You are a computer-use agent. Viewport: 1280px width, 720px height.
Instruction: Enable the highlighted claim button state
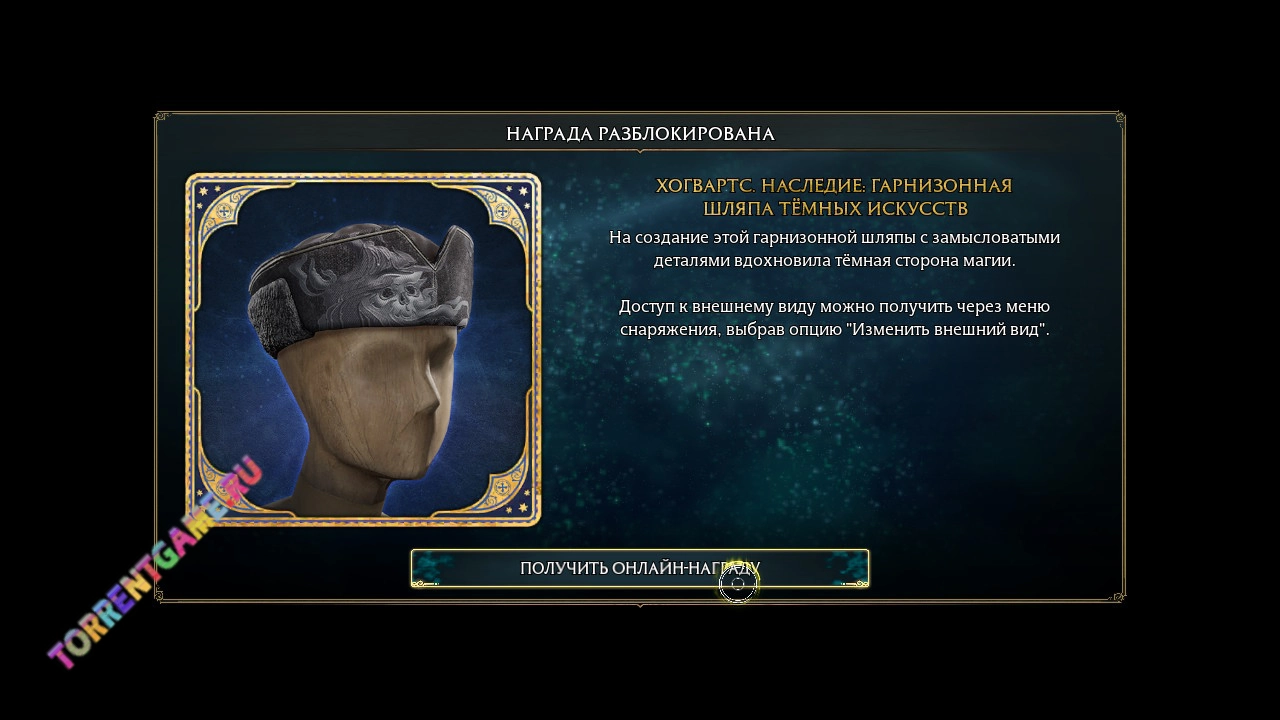tap(640, 567)
